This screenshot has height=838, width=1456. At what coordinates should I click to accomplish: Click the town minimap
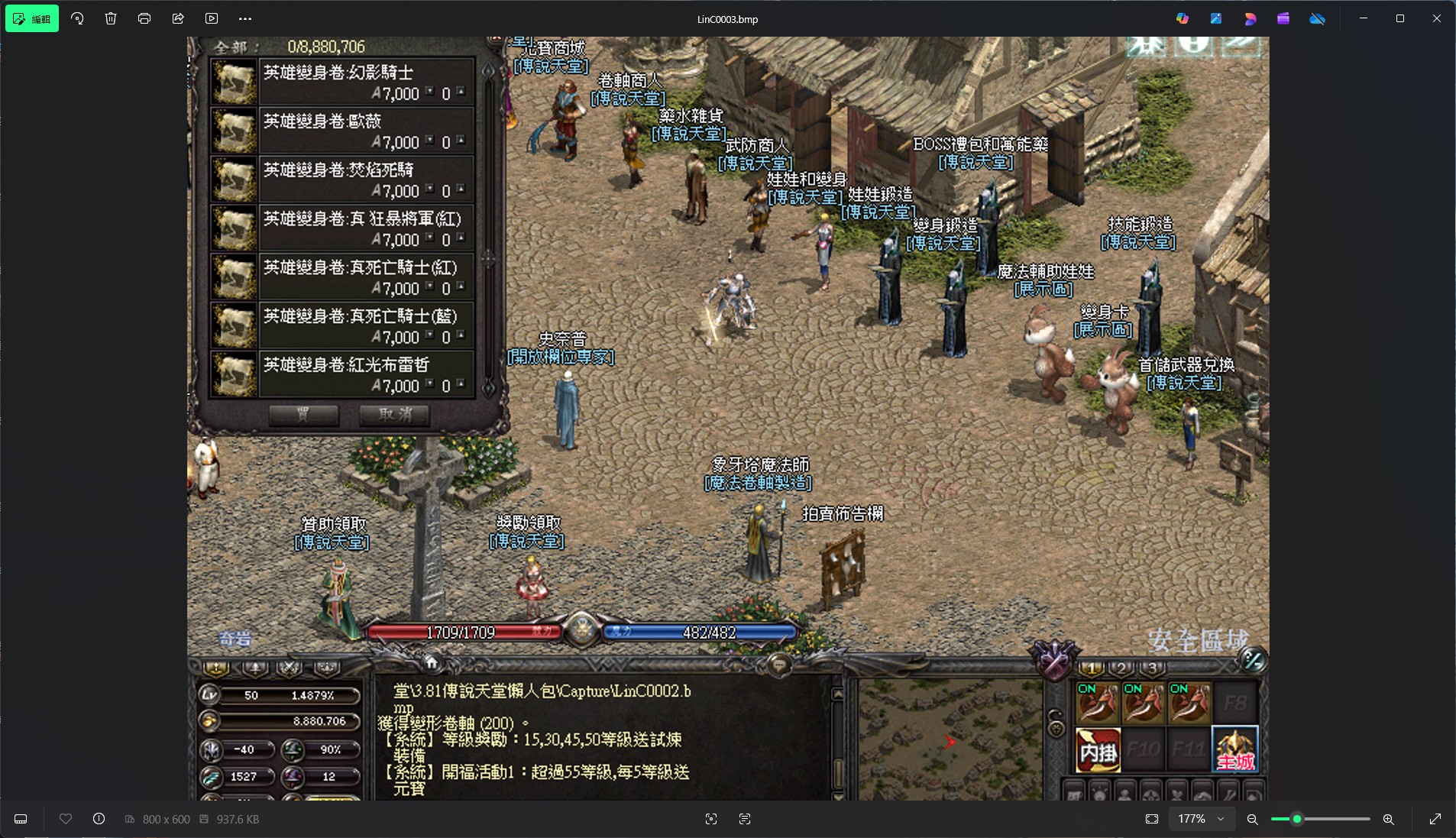[x=950, y=739]
